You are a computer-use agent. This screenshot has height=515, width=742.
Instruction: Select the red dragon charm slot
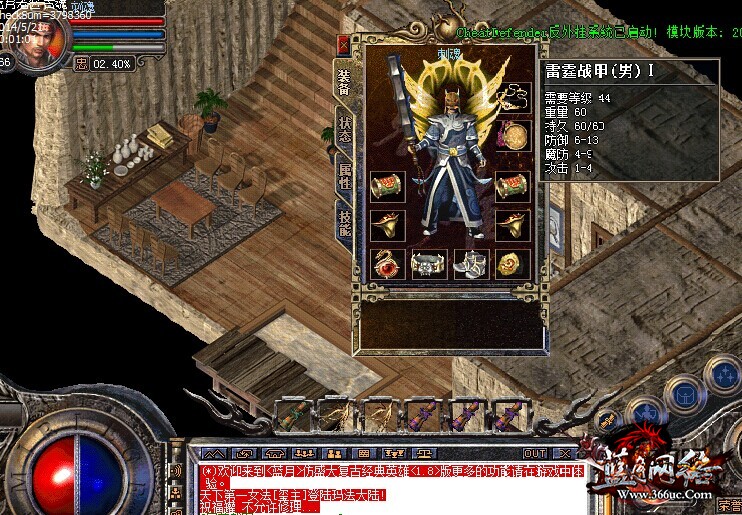point(385,264)
